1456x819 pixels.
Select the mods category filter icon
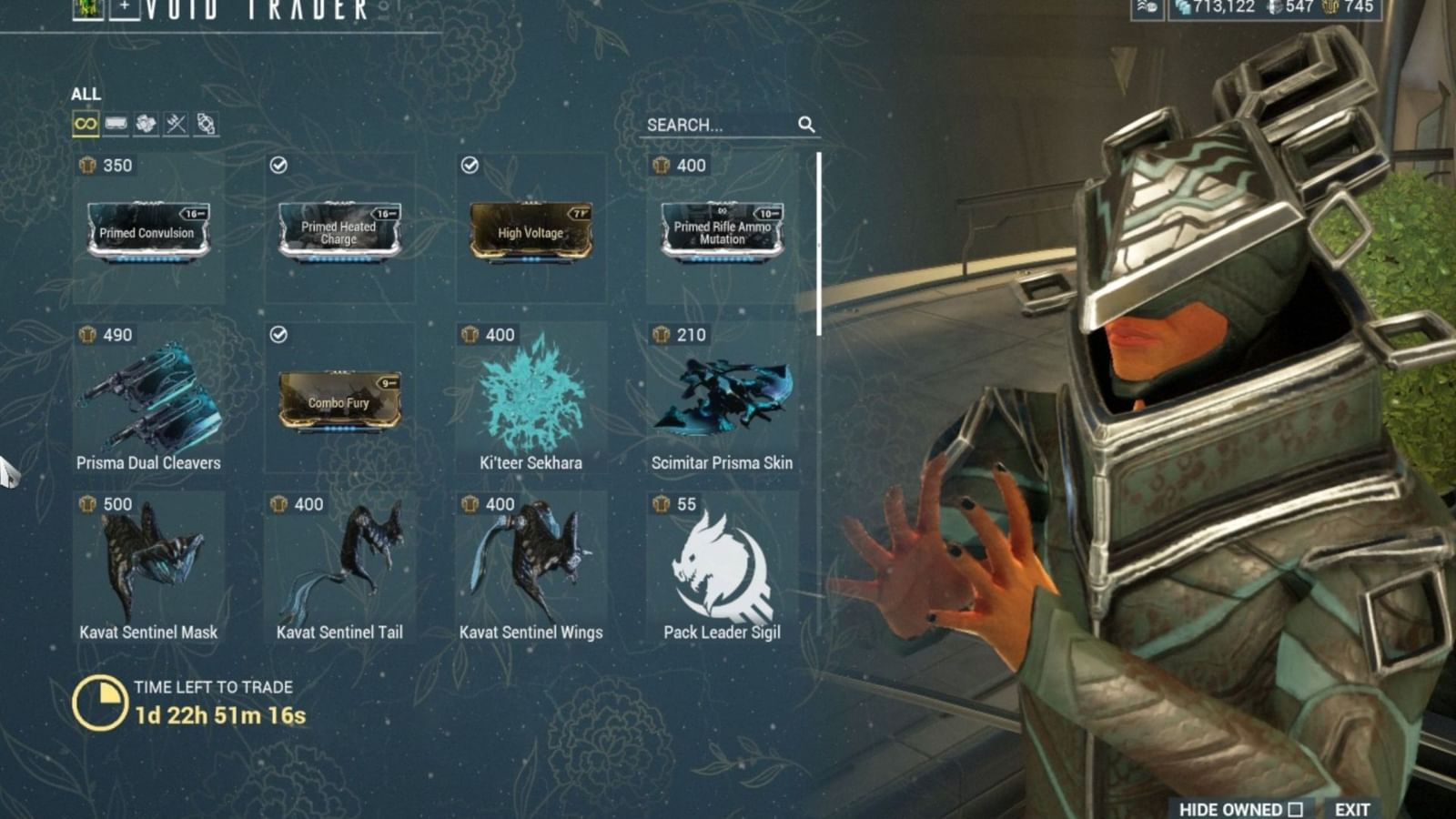tap(116, 123)
